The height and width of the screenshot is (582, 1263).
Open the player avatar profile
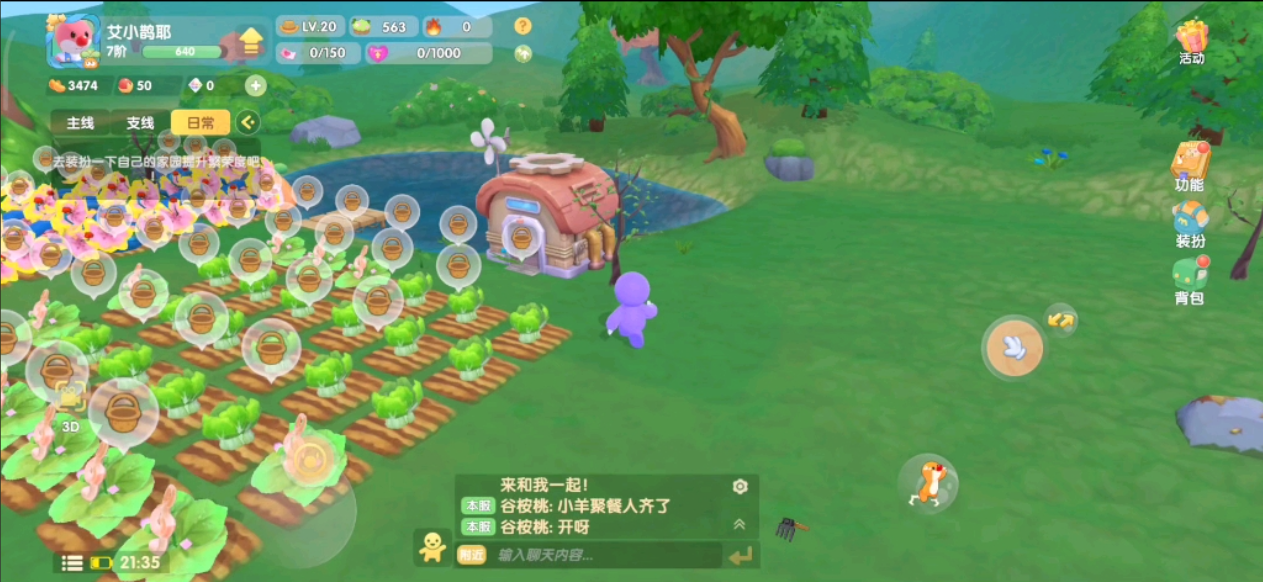(x=73, y=43)
